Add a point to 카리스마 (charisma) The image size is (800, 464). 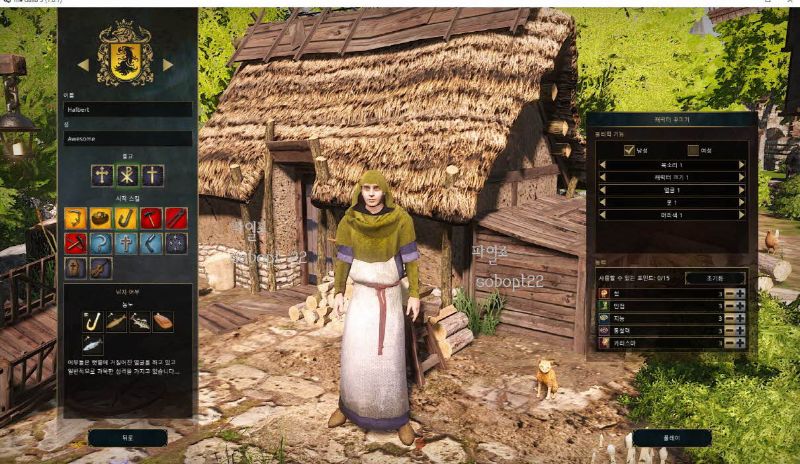pyautogui.click(x=740, y=343)
